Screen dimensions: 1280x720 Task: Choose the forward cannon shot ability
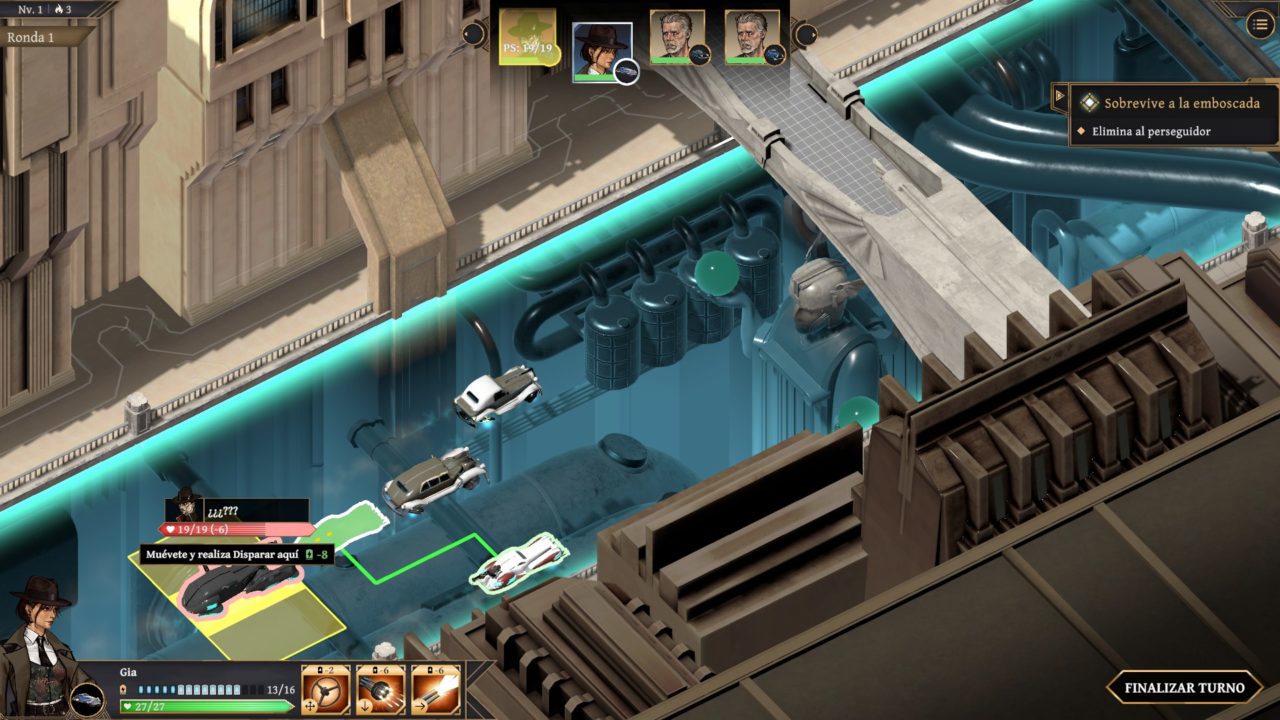point(436,690)
